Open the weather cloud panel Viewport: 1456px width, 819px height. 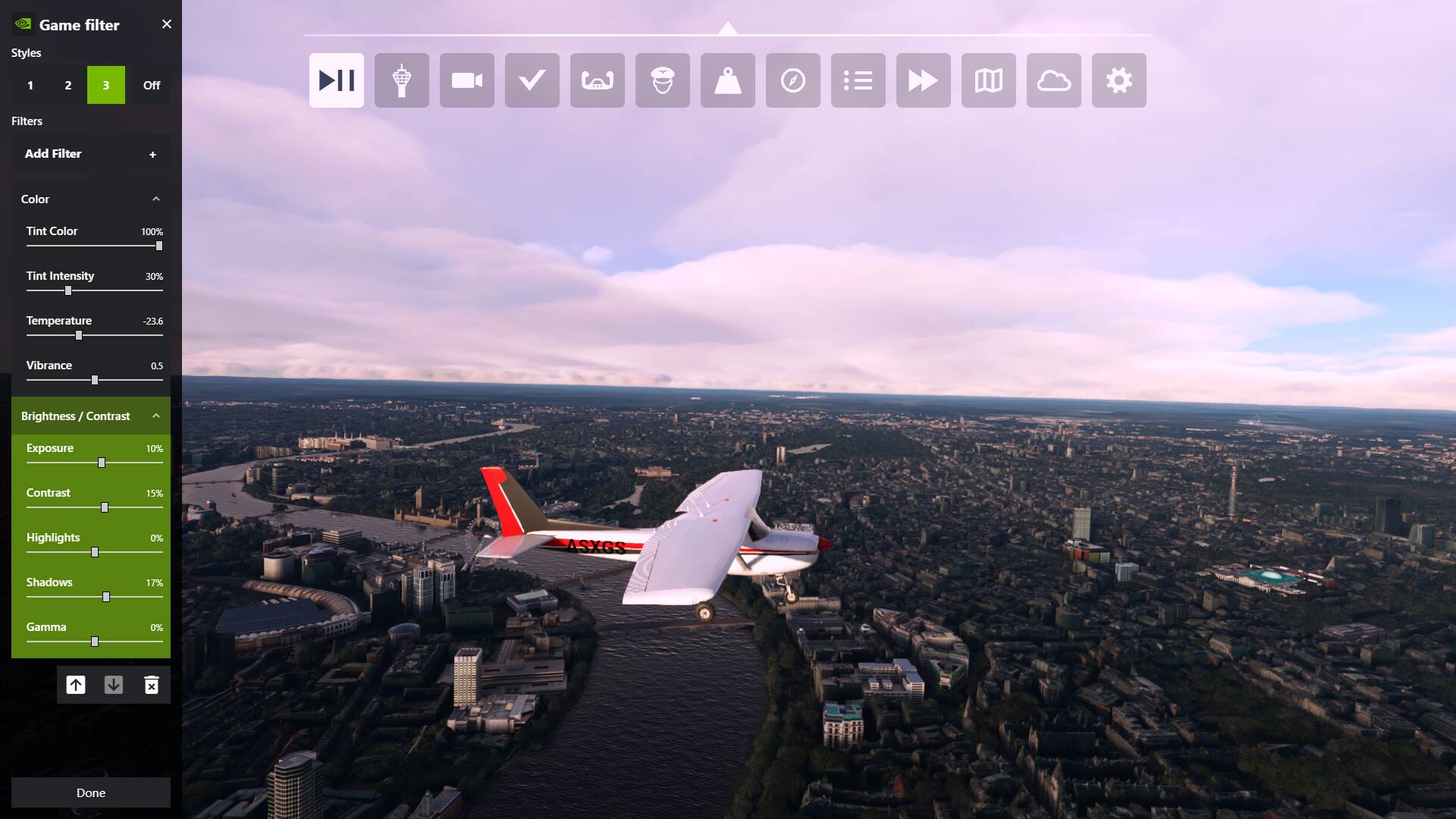click(1053, 80)
